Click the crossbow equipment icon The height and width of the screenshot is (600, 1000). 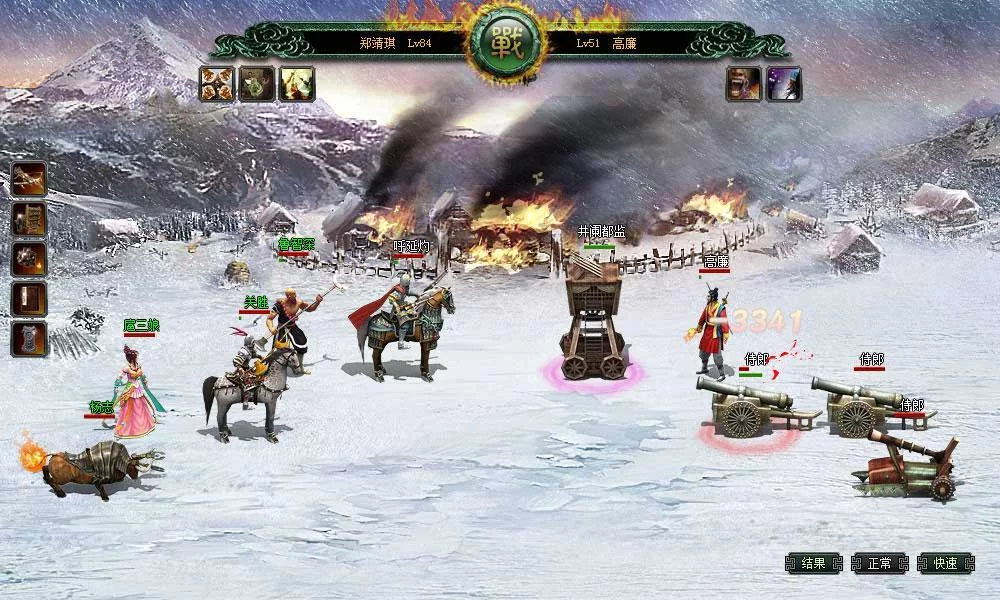[x=29, y=179]
